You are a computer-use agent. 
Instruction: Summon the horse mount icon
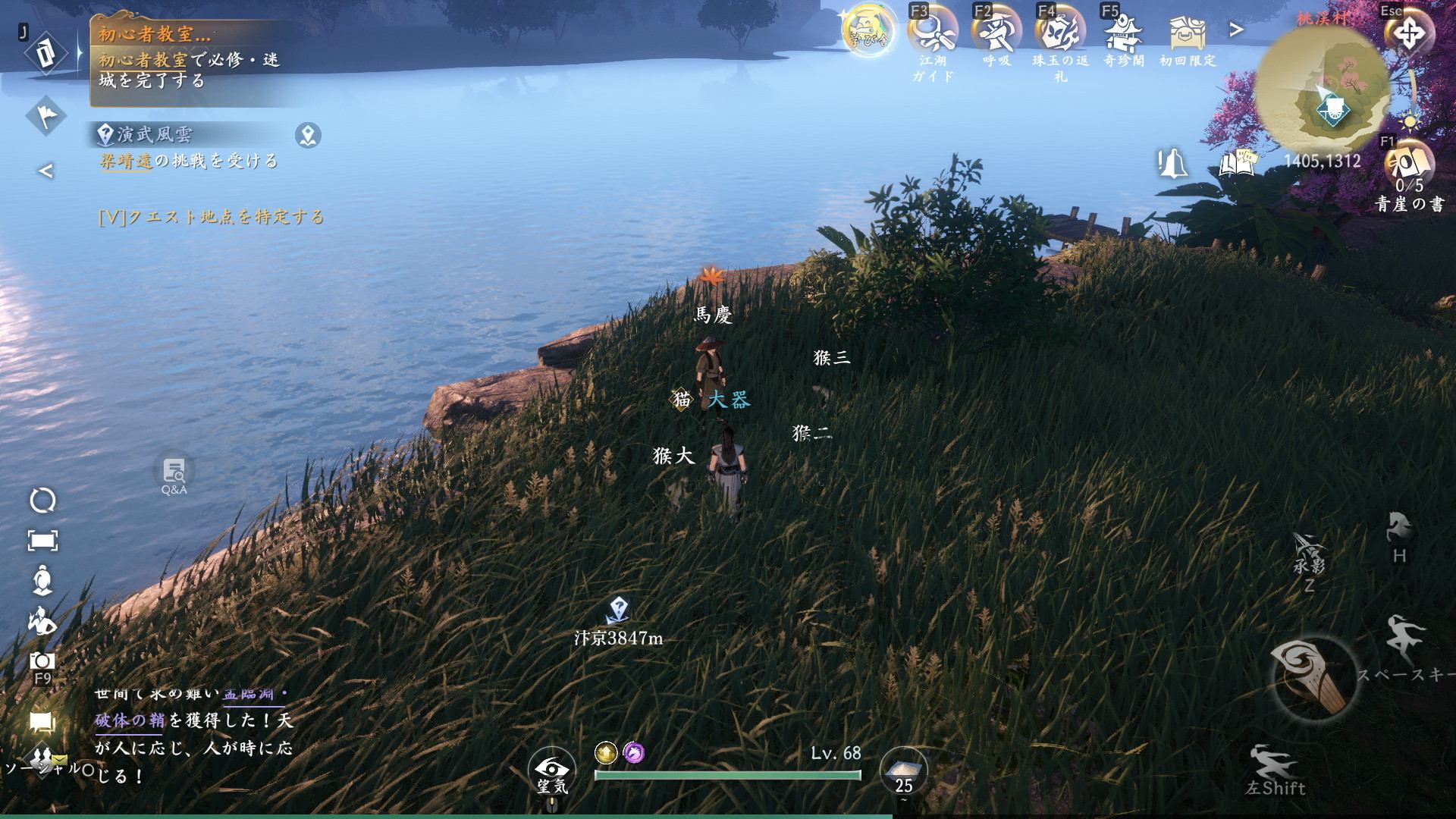[x=1400, y=529]
